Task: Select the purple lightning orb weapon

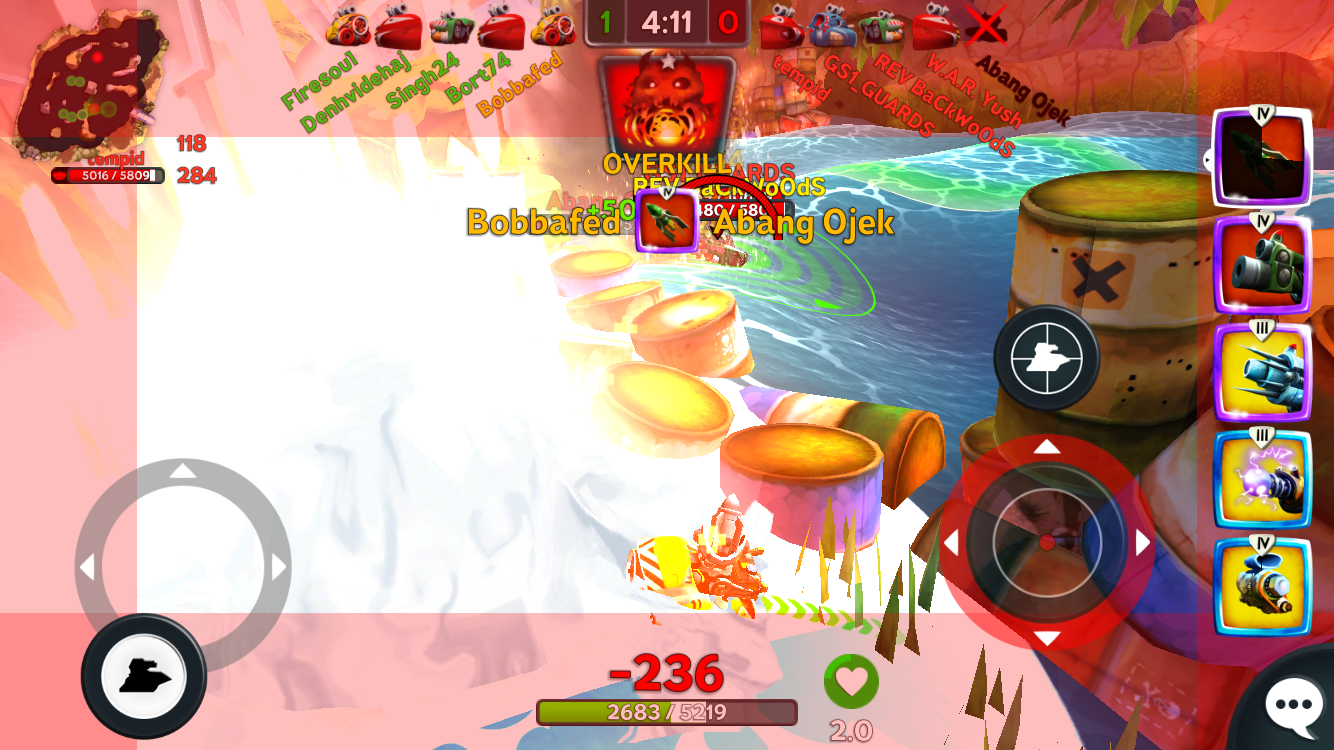Action: click(1262, 480)
